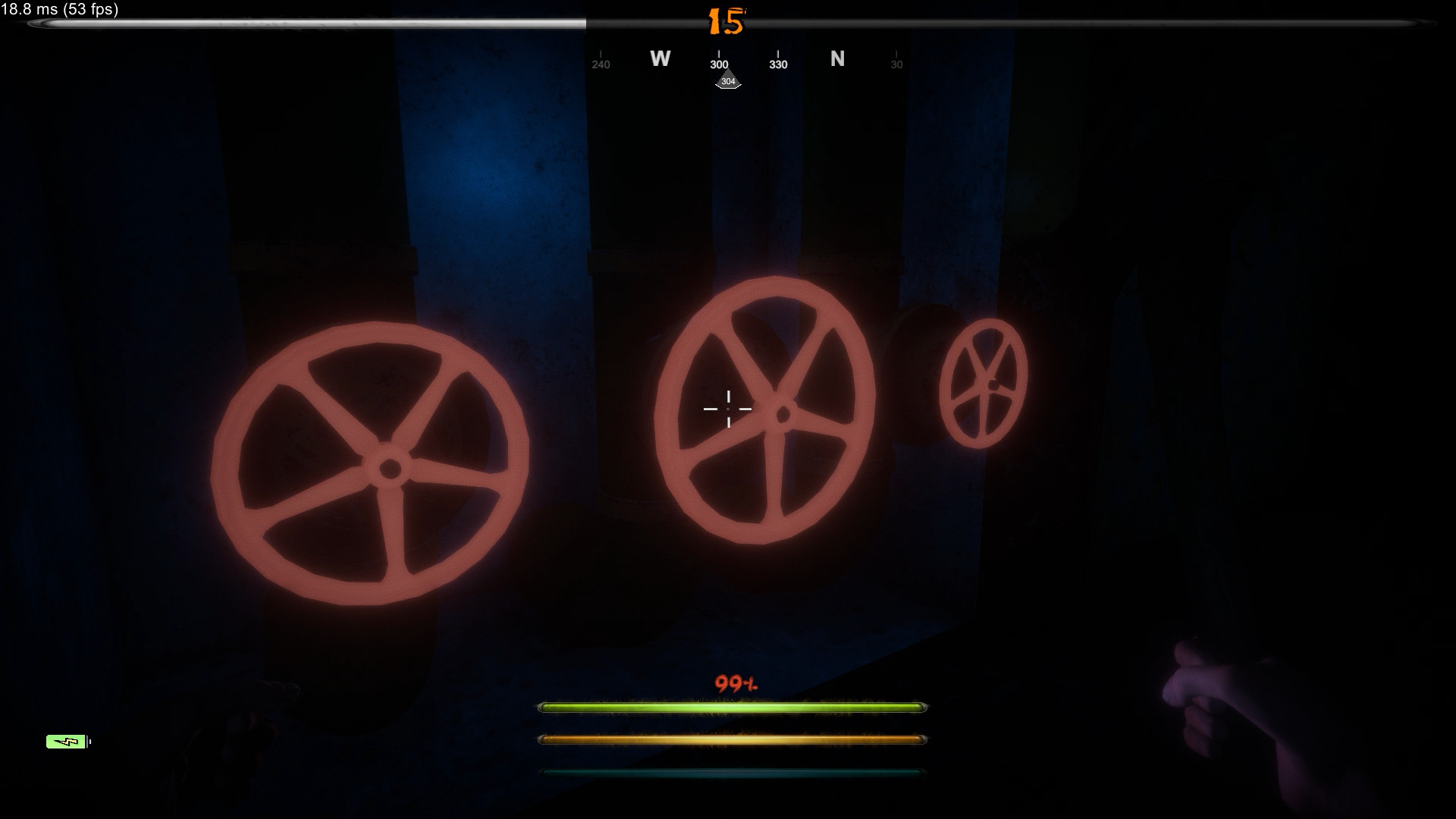Viewport: 1456px width, 819px height.
Task: Click the 304 heading marker on the compass
Action: point(727,80)
